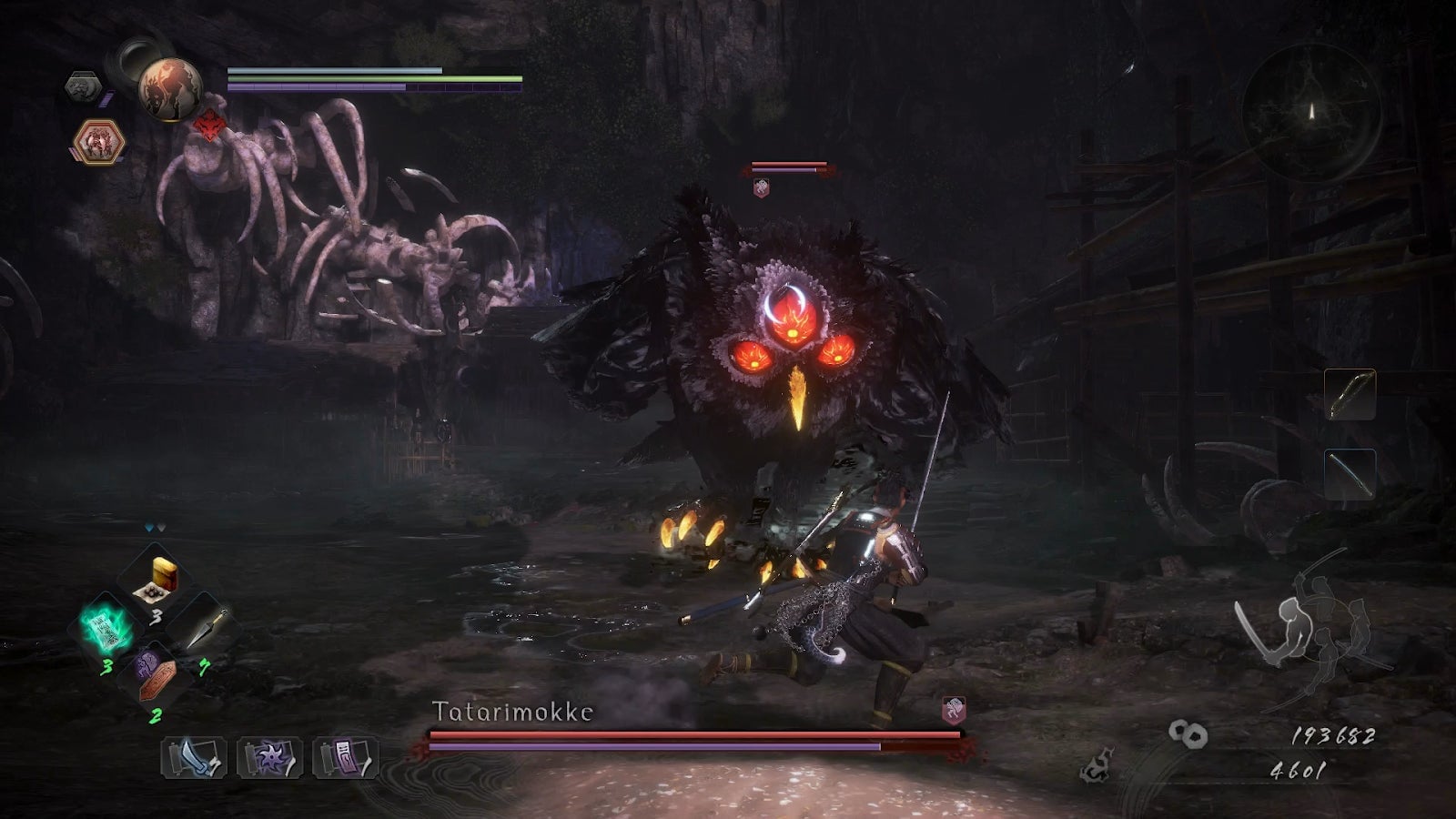
Task: Click the red demon debuff status icon
Action: 210,125
